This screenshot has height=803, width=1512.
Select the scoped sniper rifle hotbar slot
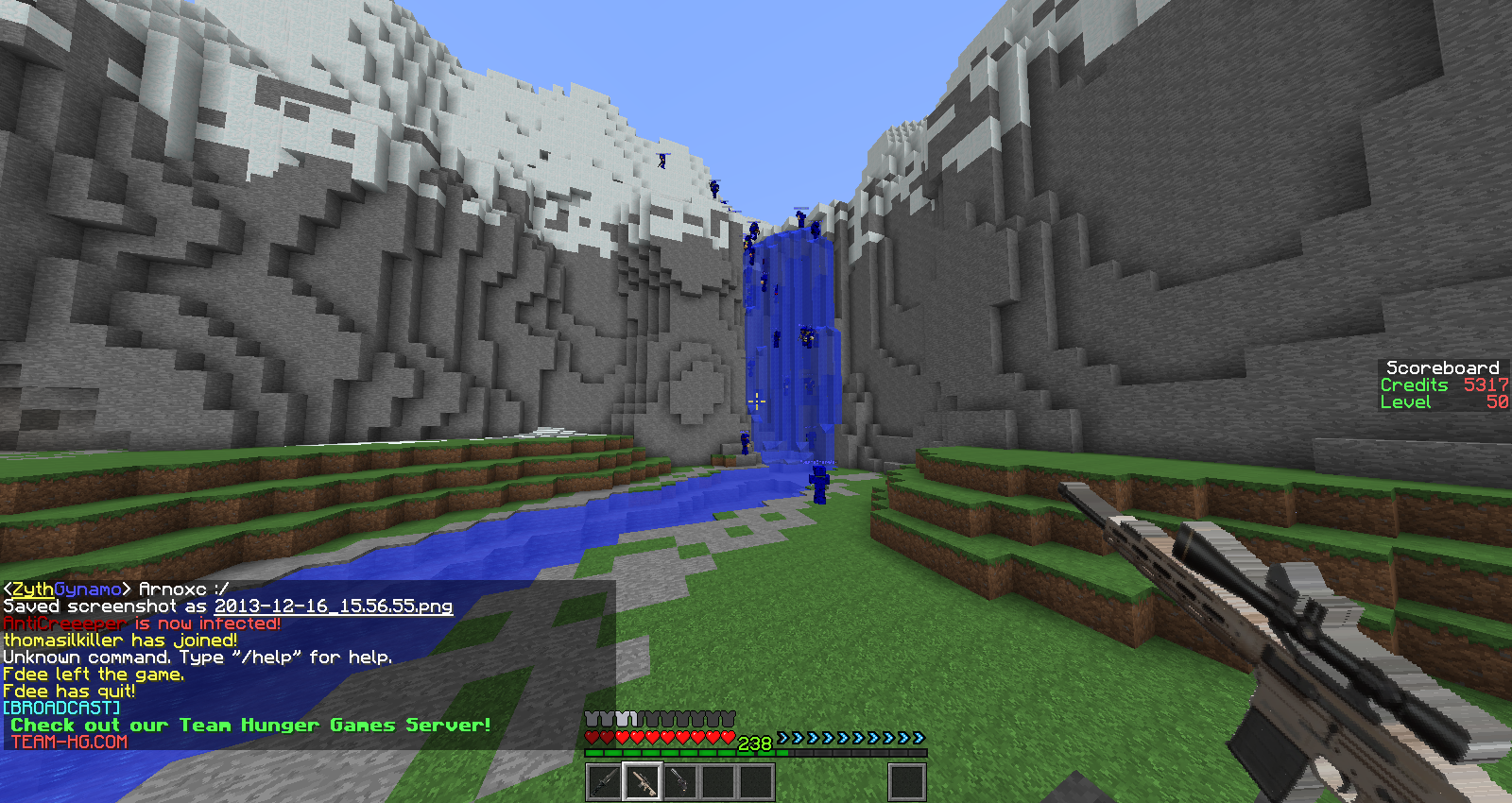click(x=643, y=782)
